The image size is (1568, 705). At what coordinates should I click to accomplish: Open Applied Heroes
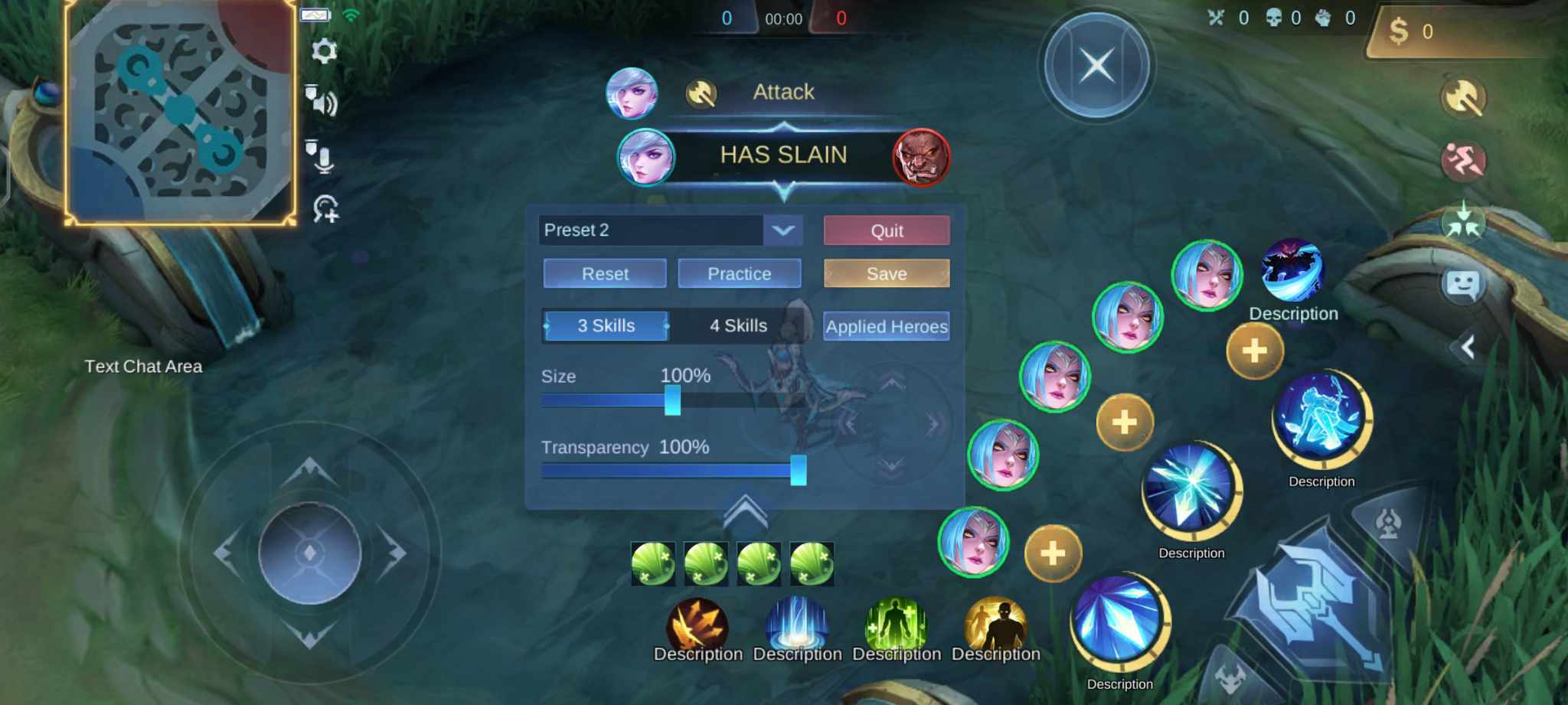[885, 326]
